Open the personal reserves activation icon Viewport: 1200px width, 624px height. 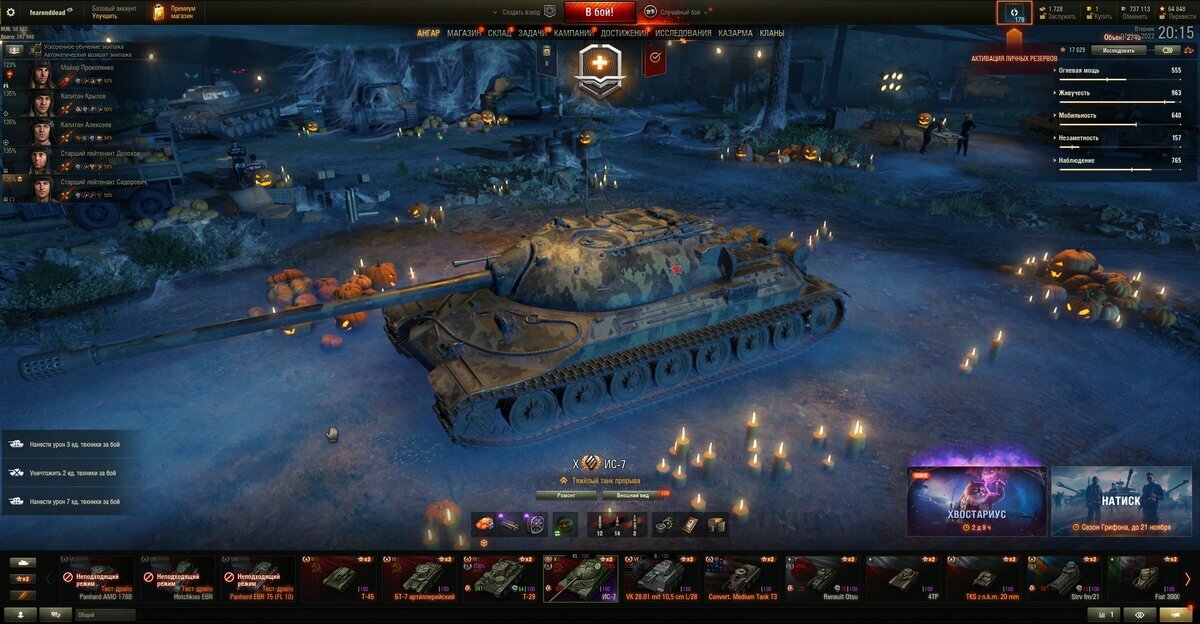click(1014, 13)
